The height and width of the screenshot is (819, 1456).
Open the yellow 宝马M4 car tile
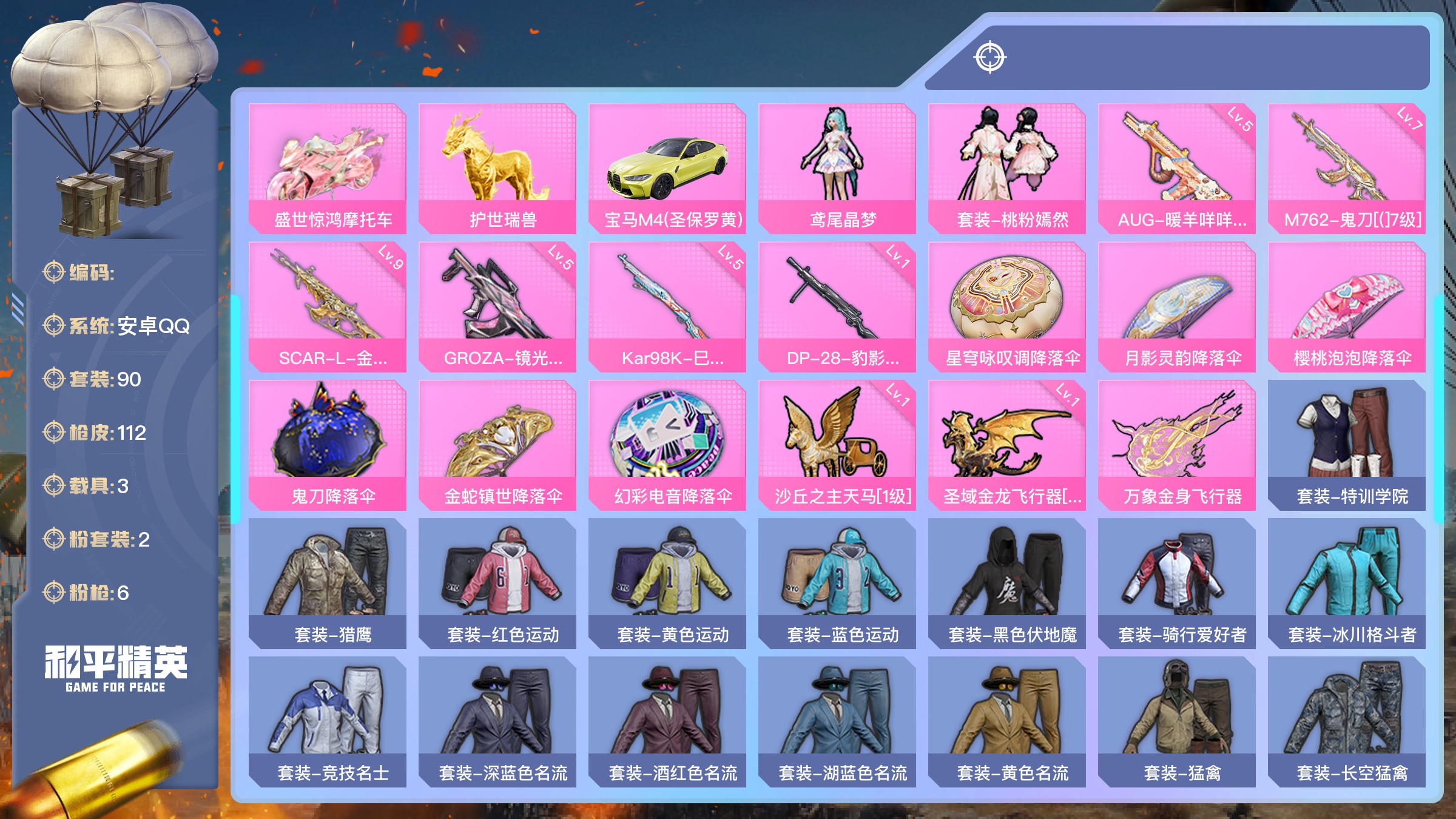coord(667,168)
